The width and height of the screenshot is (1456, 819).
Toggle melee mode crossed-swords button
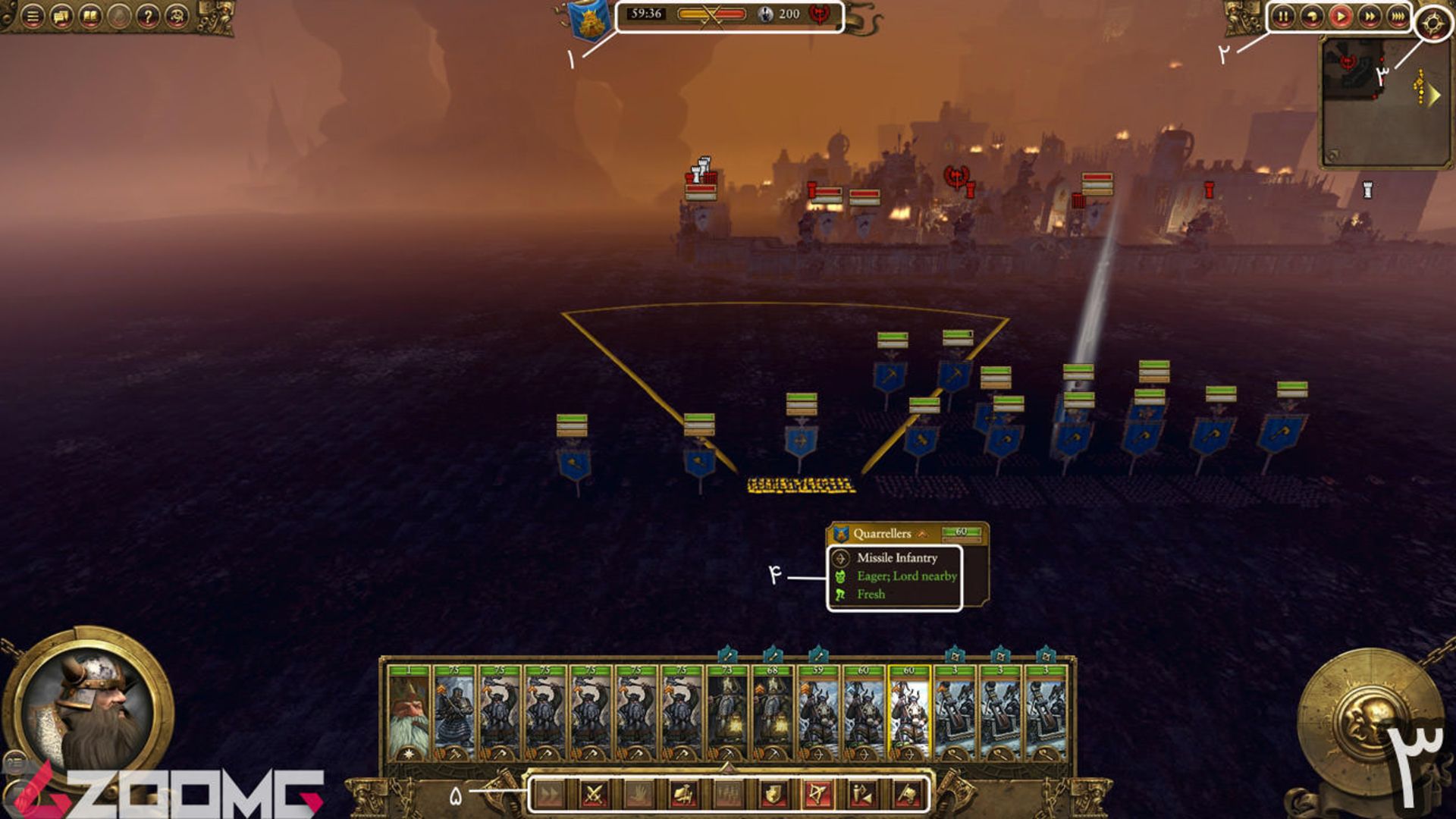tap(595, 794)
